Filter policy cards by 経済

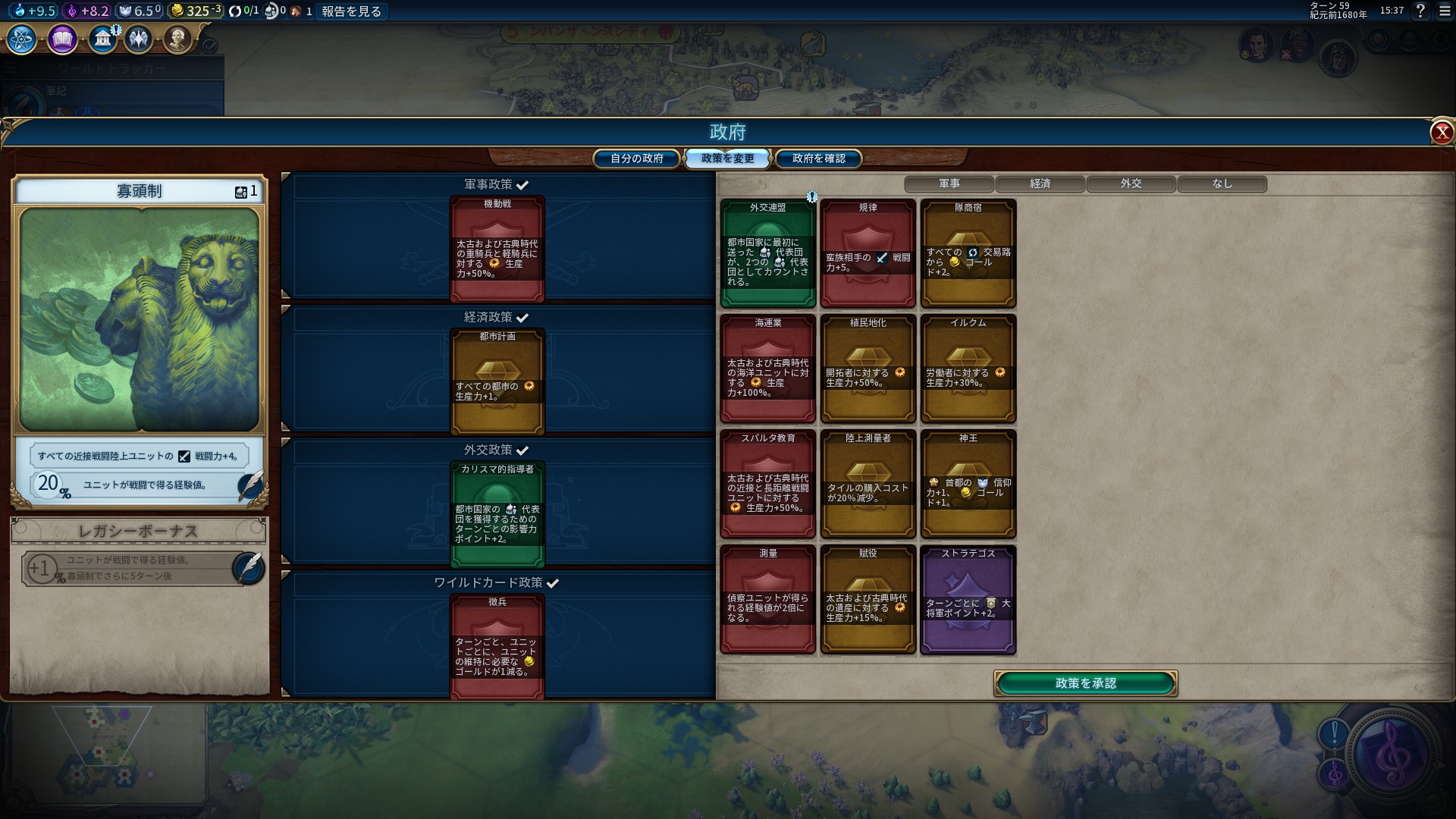1040,184
